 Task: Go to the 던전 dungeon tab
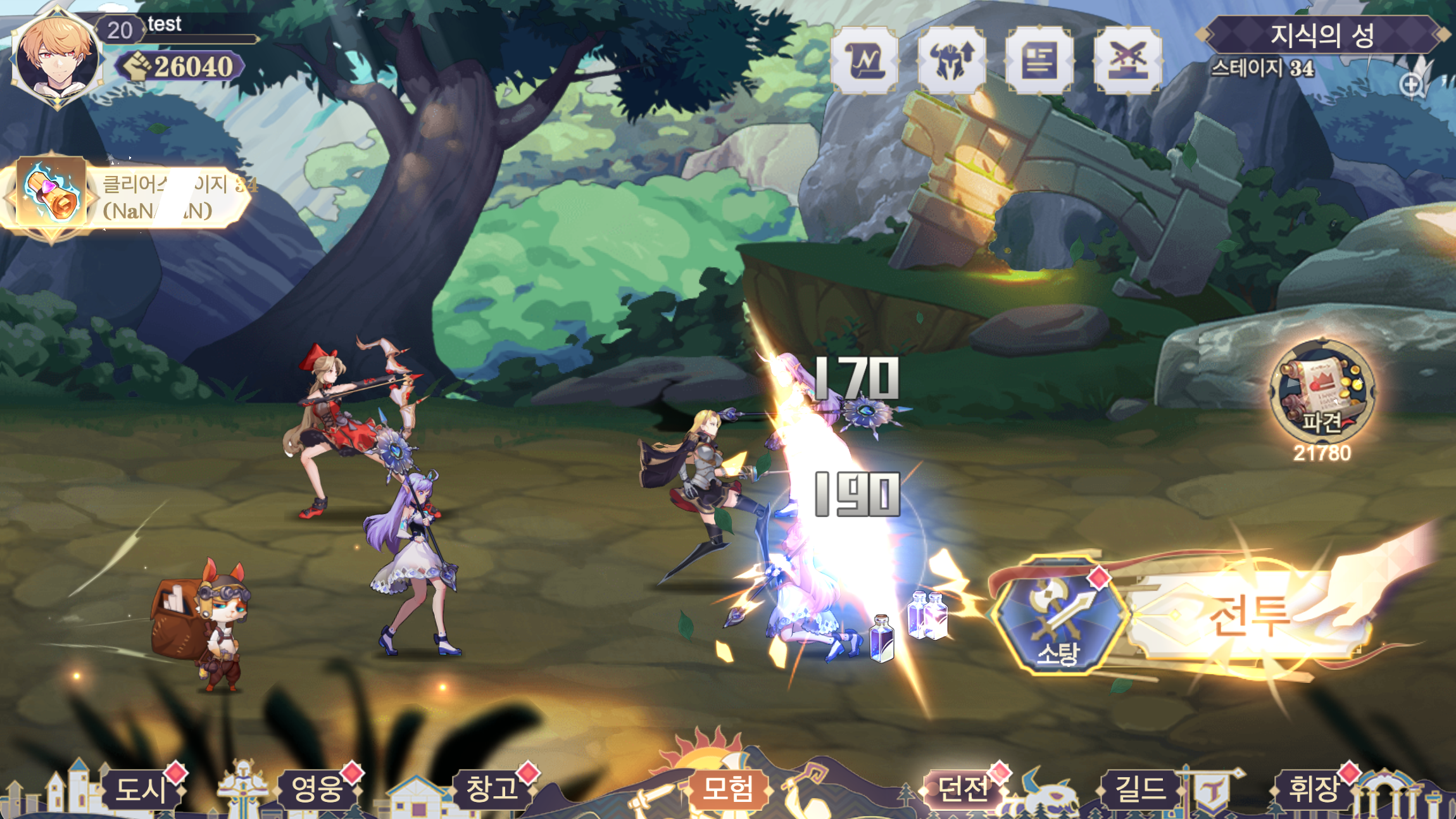[962, 789]
